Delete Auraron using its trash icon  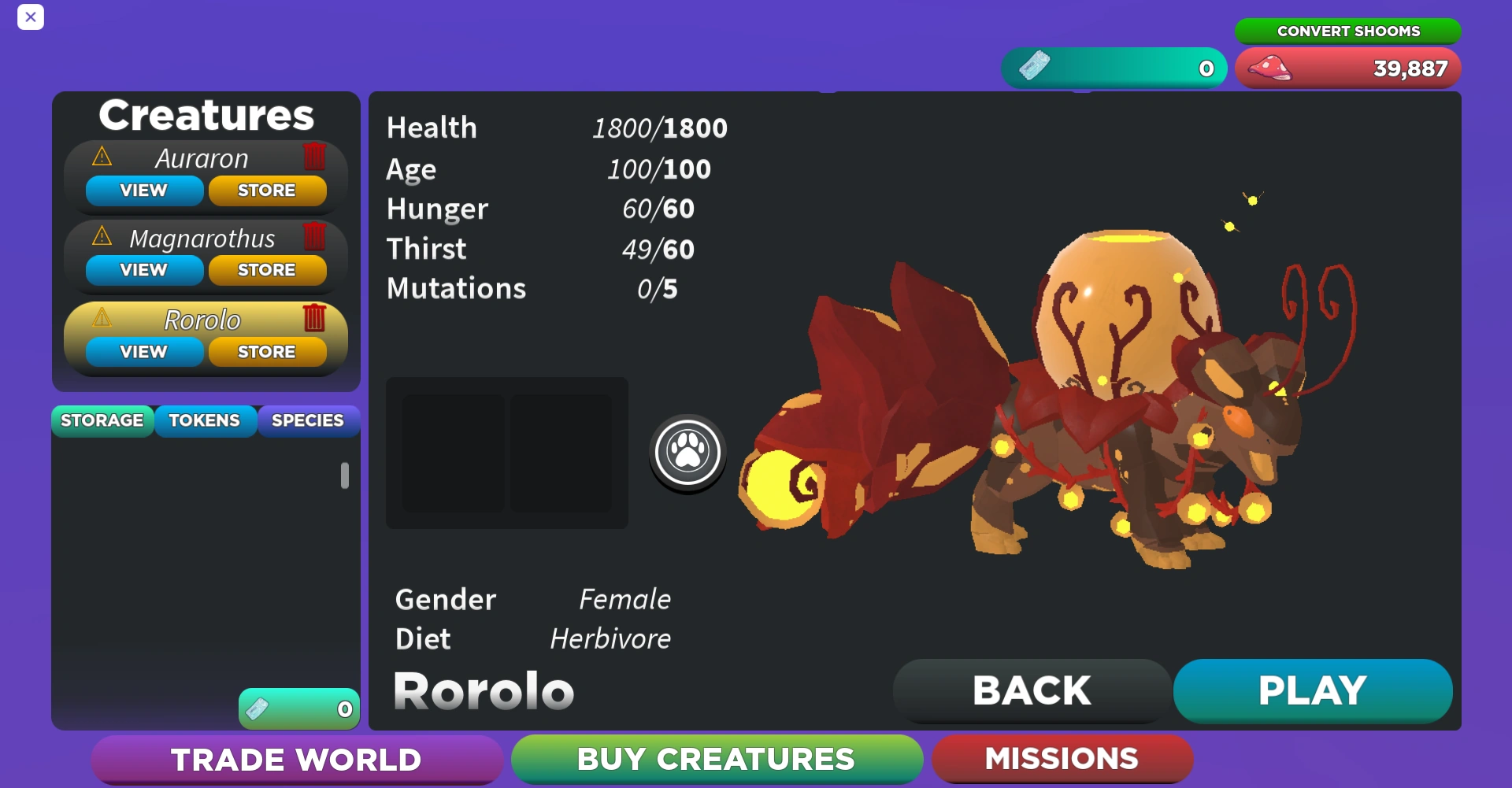point(314,157)
